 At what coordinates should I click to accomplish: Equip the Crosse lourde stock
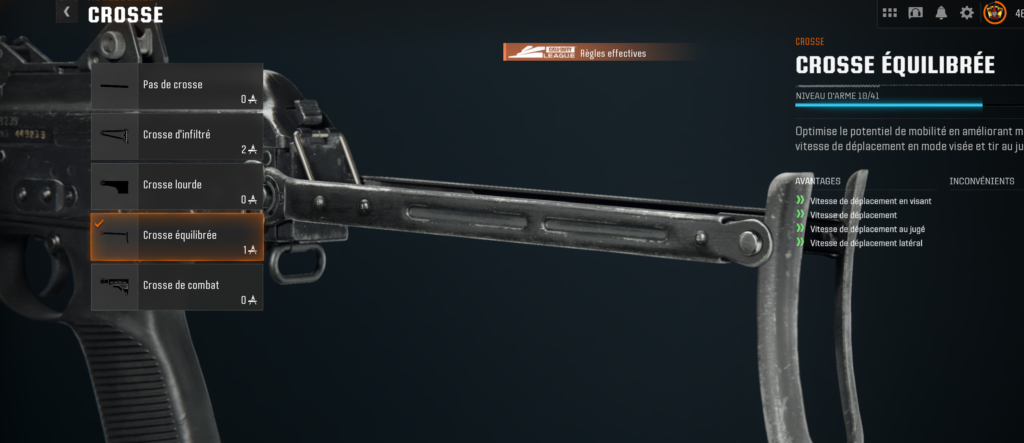[177, 187]
